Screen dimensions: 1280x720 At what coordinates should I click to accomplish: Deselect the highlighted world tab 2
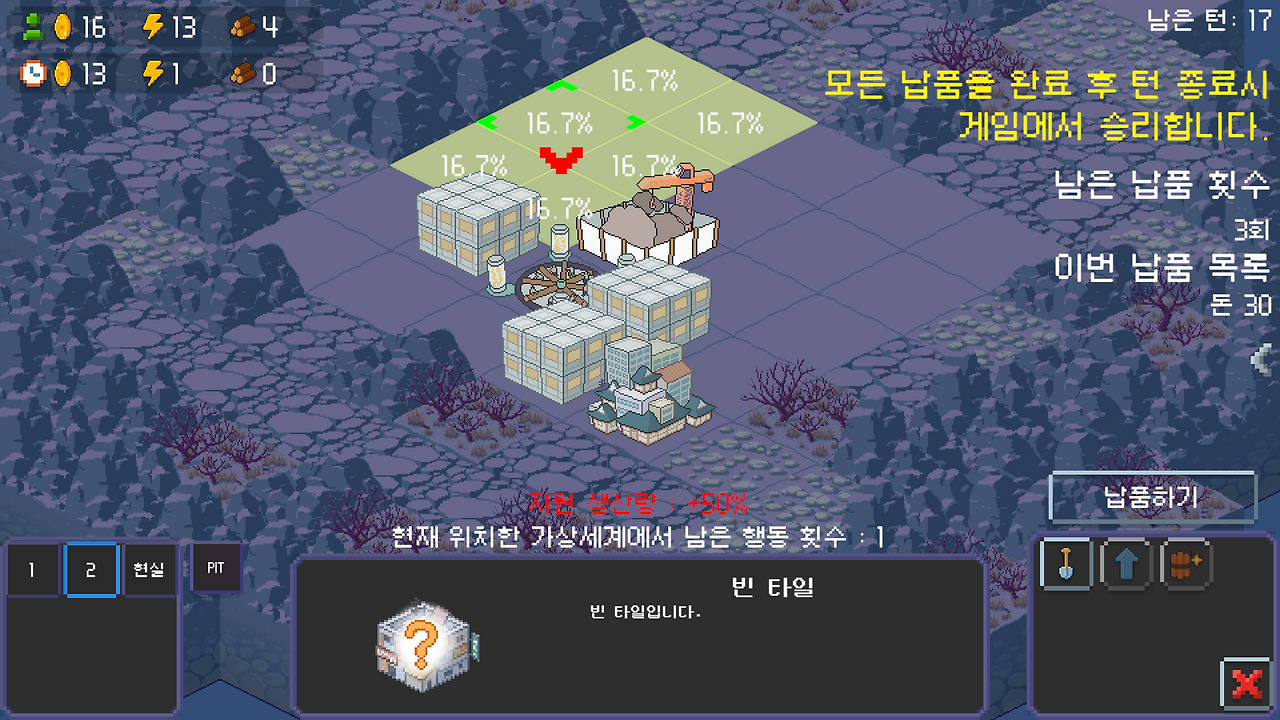90,568
